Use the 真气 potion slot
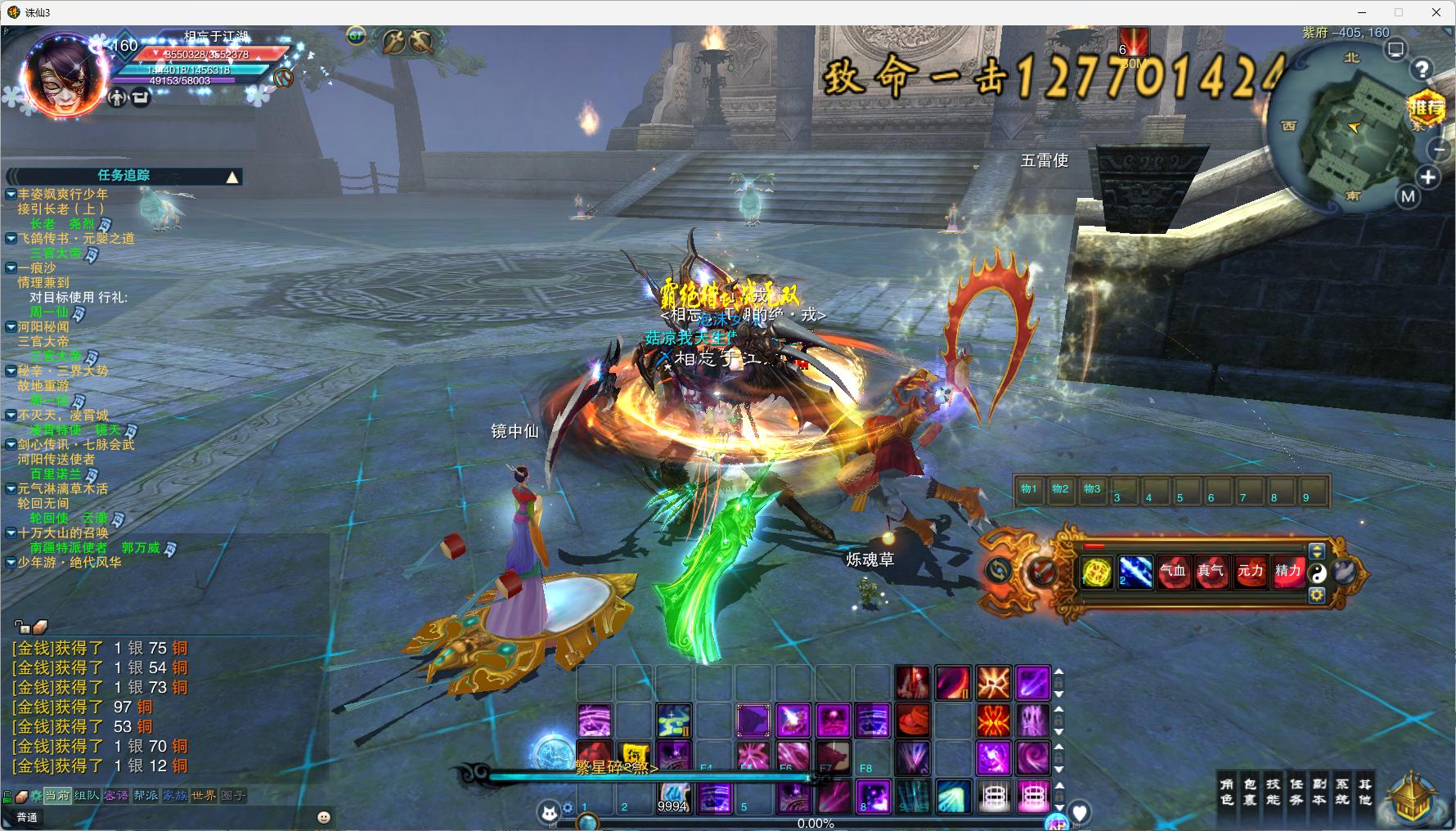 click(x=1211, y=571)
